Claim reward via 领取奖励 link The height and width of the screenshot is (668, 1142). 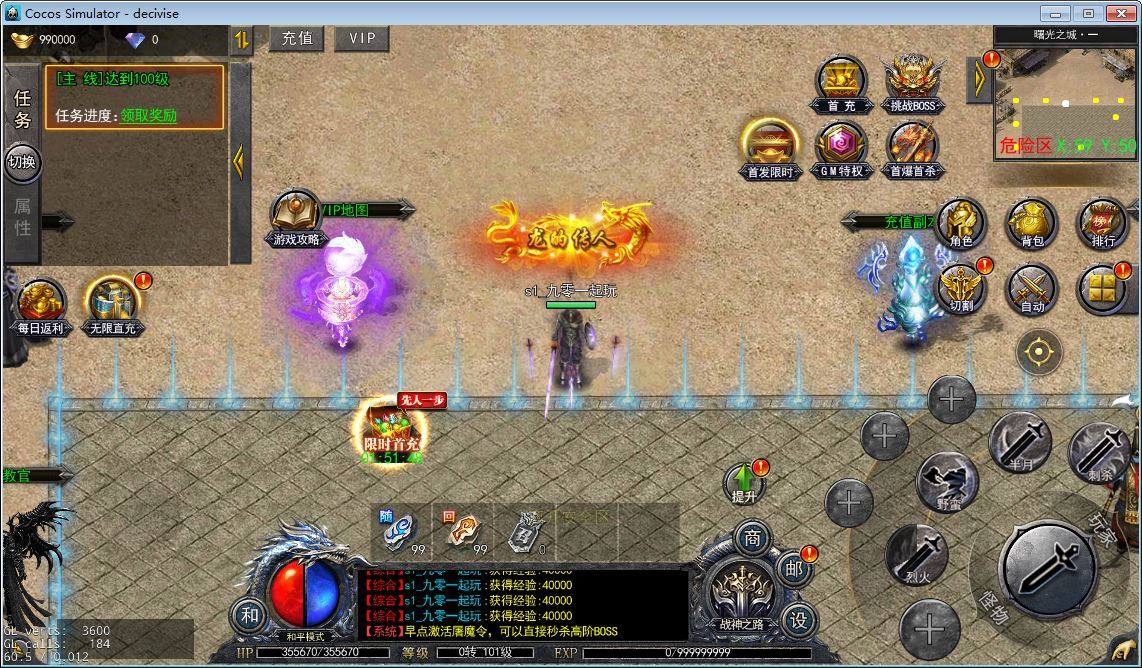tap(149, 115)
